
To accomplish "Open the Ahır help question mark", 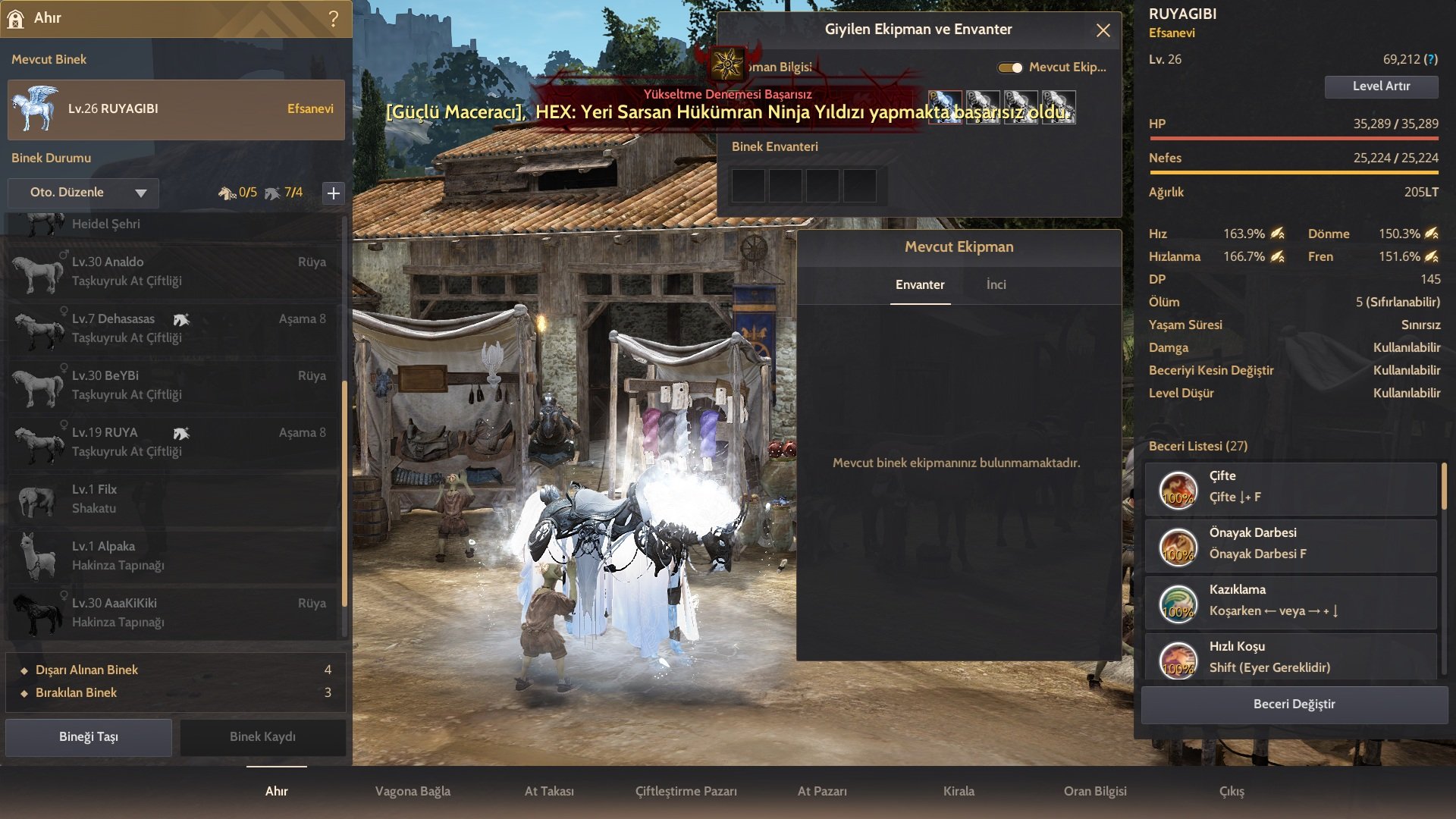I will tap(334, 19).
